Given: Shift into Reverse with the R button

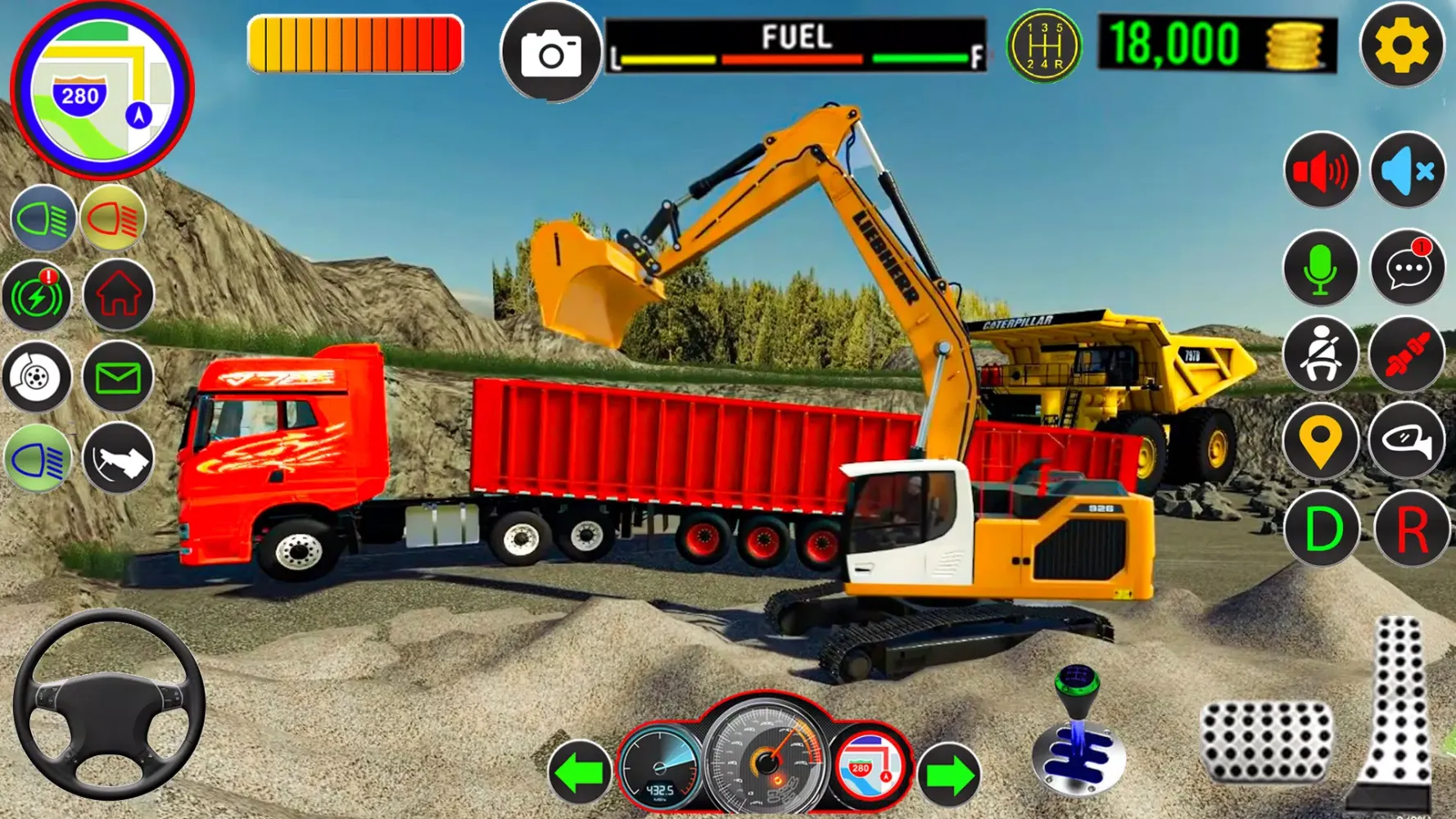Looking at the screenshot, I should [x=1411, y=530].
